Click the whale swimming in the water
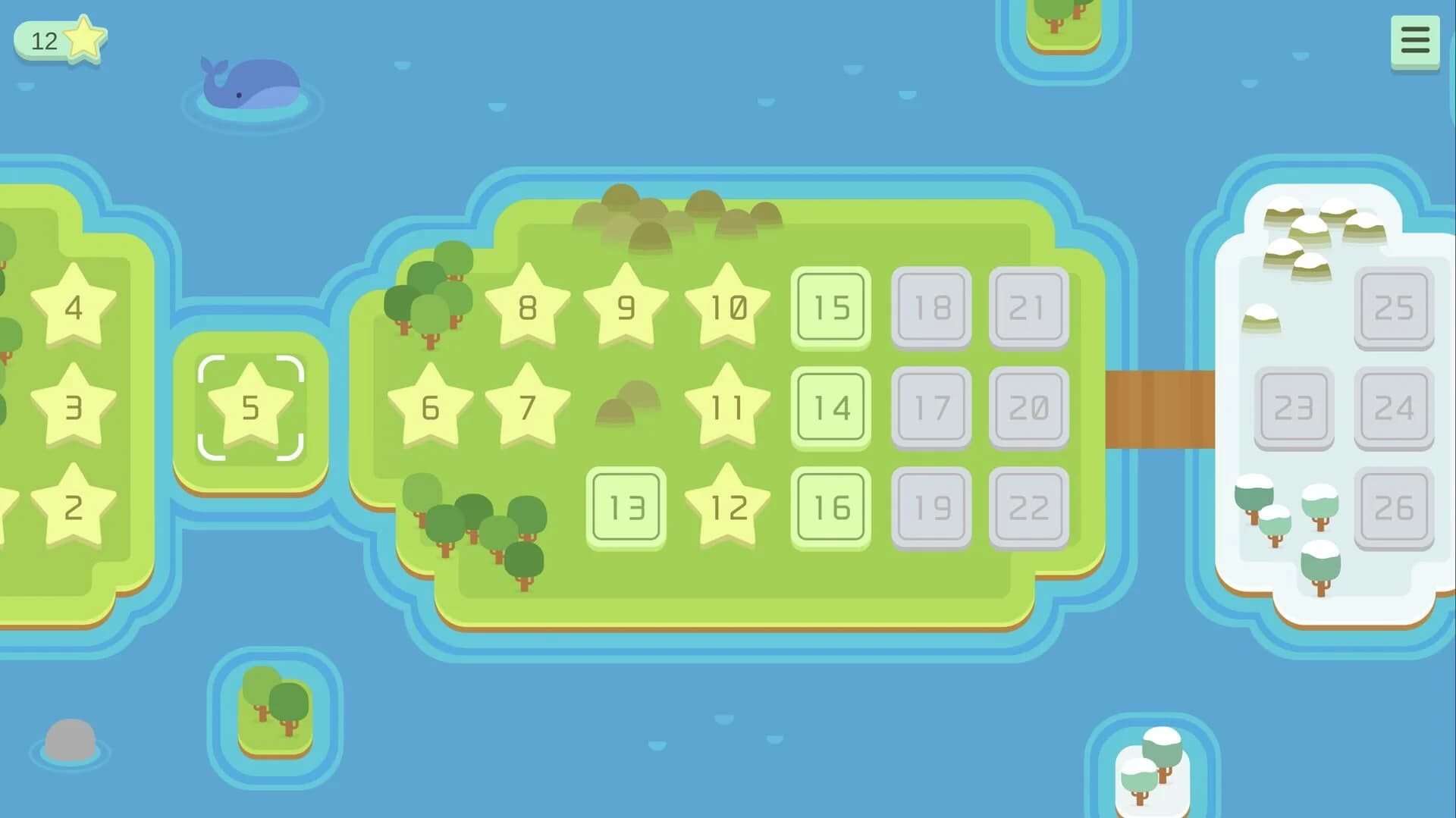This screenshot has width=1456, height=818. (x=250, y=83)
